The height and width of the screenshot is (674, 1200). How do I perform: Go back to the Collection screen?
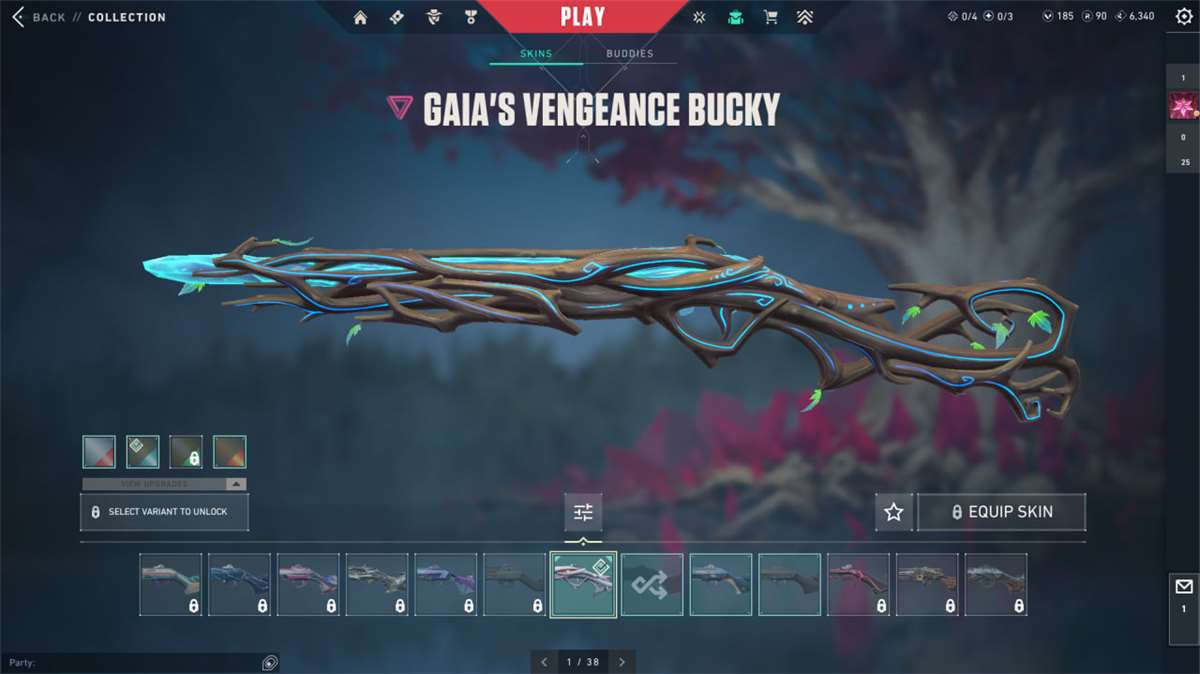pyautogui.click(x=40, y=17)
